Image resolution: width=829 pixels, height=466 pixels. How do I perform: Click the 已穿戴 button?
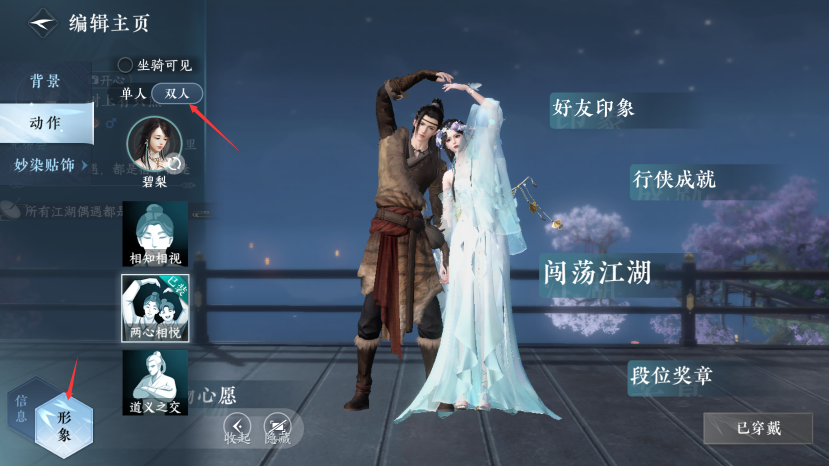[757, 428]
